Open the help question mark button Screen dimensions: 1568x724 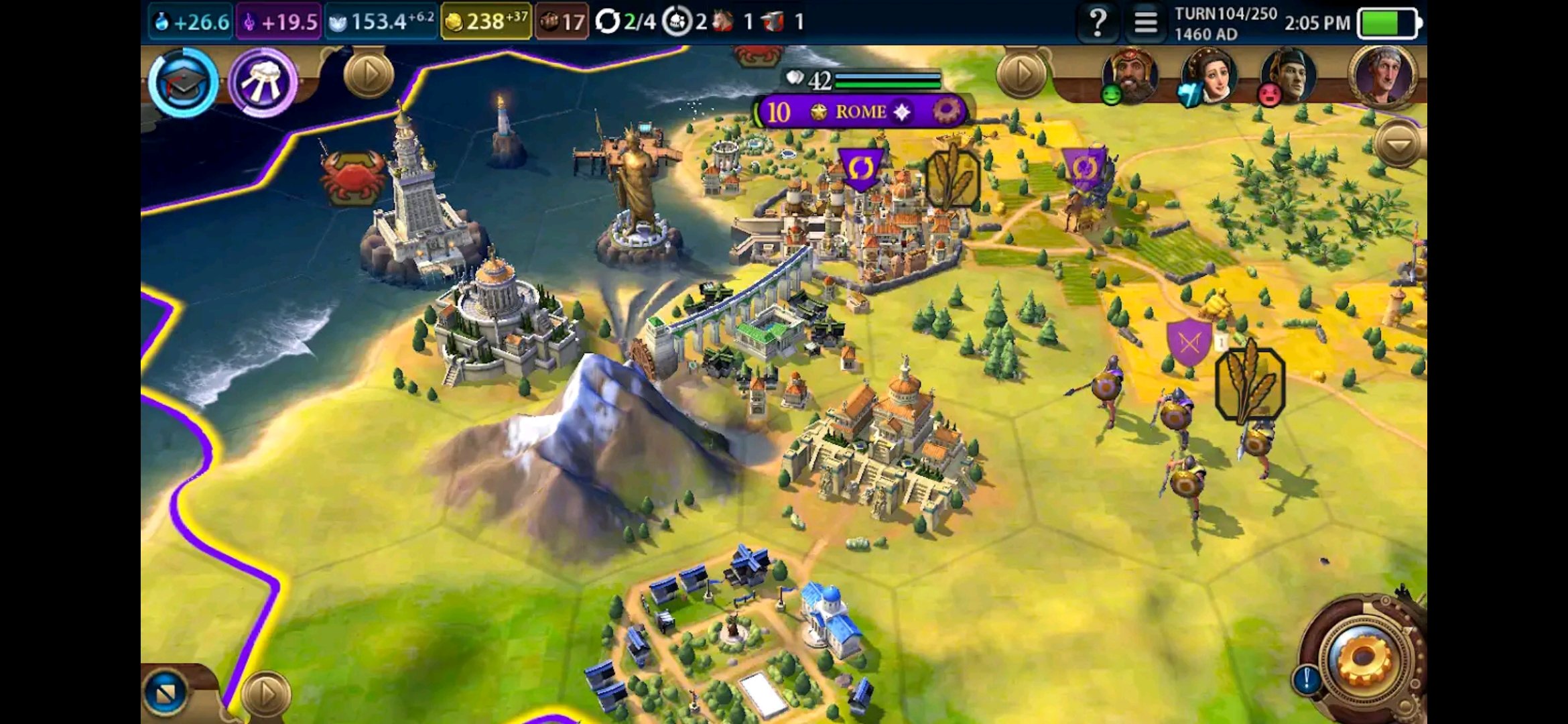(1098, 22)
